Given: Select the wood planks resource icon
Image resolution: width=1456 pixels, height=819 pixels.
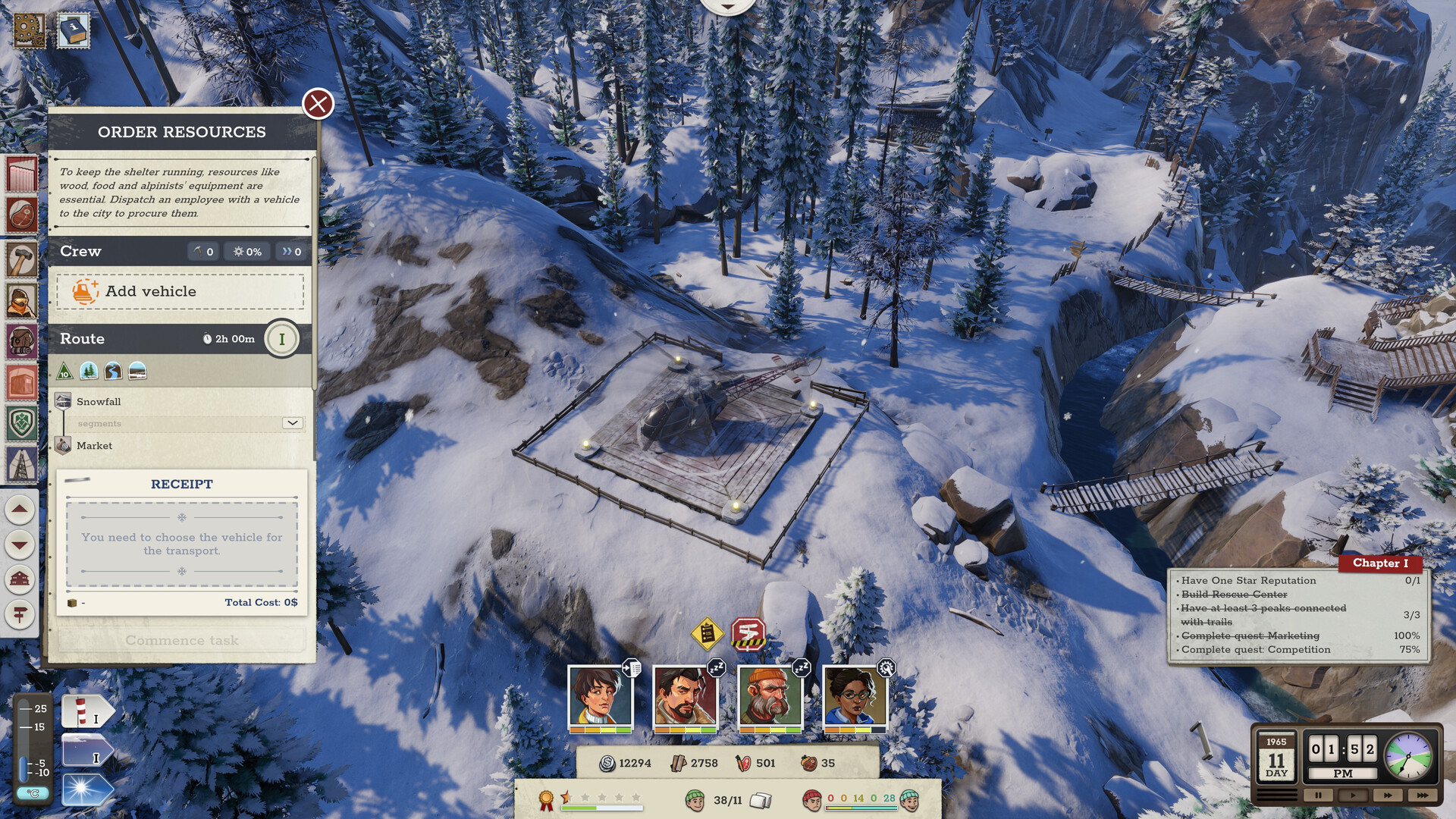Looking at the screenshot, I should tap(20, 172).
